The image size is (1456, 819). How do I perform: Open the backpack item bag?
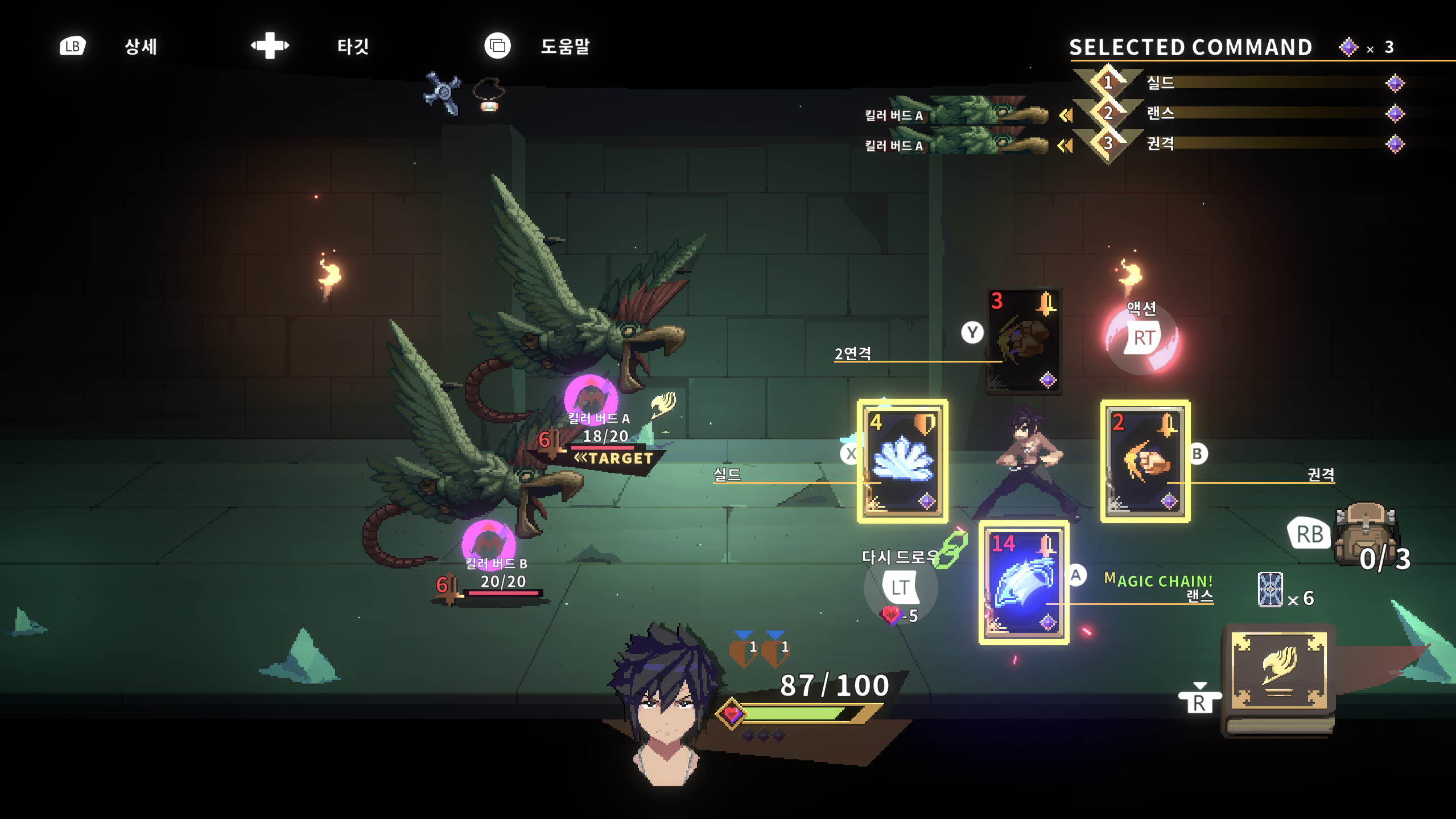tap(1366, 532)
